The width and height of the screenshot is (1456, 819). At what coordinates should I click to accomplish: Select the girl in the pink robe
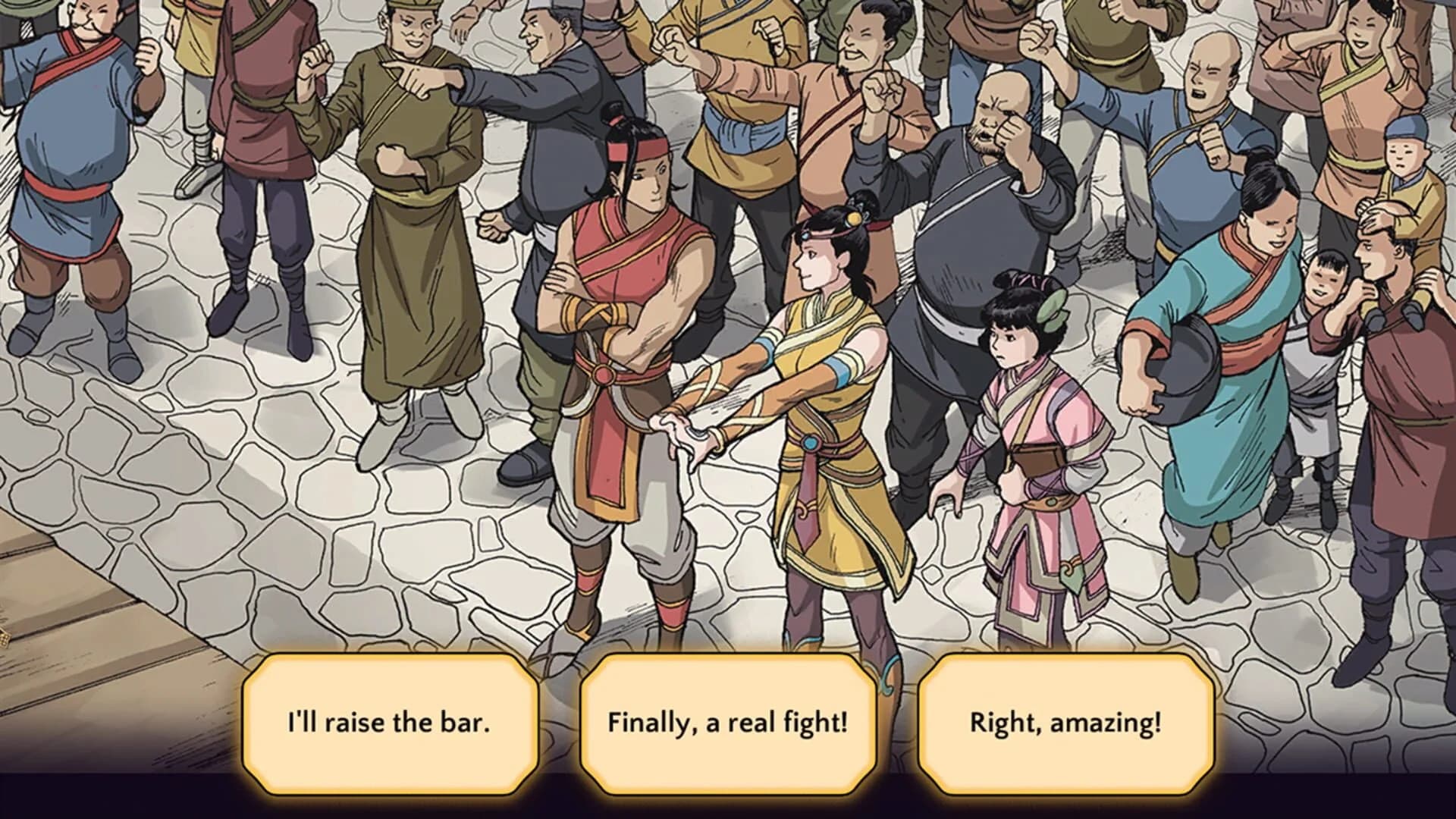(1024, 425)
